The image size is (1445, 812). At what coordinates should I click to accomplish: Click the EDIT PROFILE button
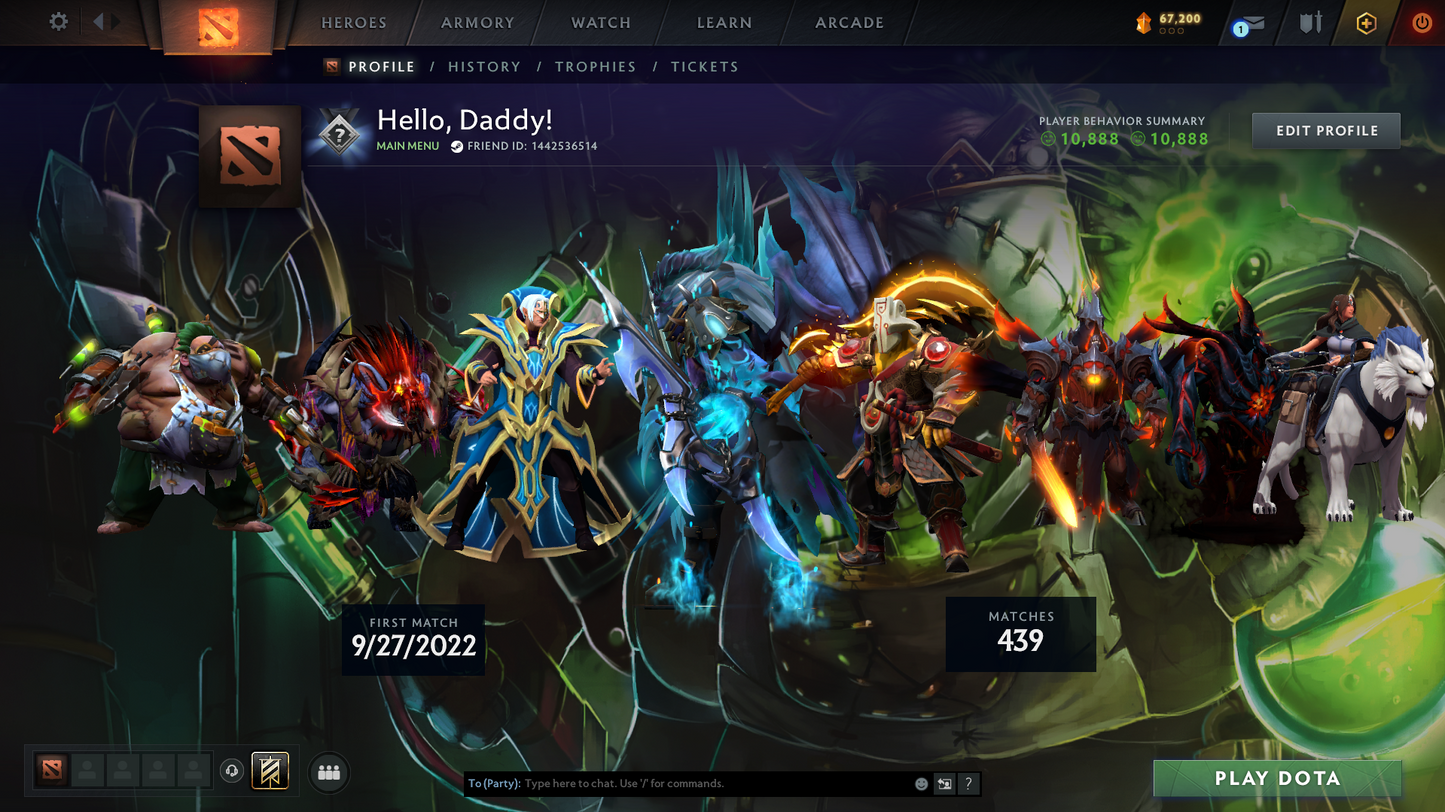[1326, 130]
